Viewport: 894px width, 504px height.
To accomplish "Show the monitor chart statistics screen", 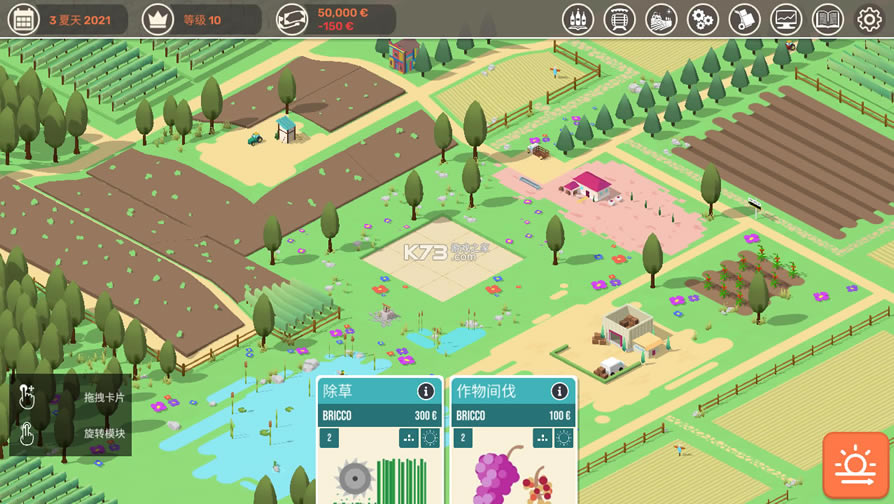I will click(786, 19).
